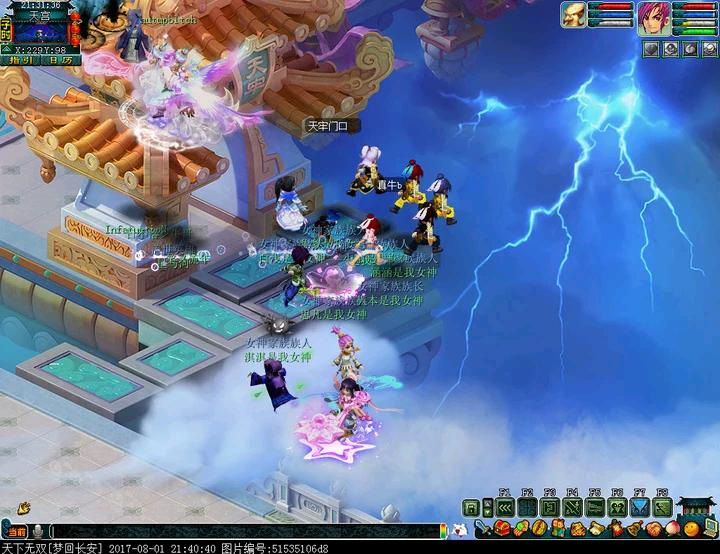
Task: Activate the F1 triple-arrow shortcut slot
Action: [x=504, y=507]
